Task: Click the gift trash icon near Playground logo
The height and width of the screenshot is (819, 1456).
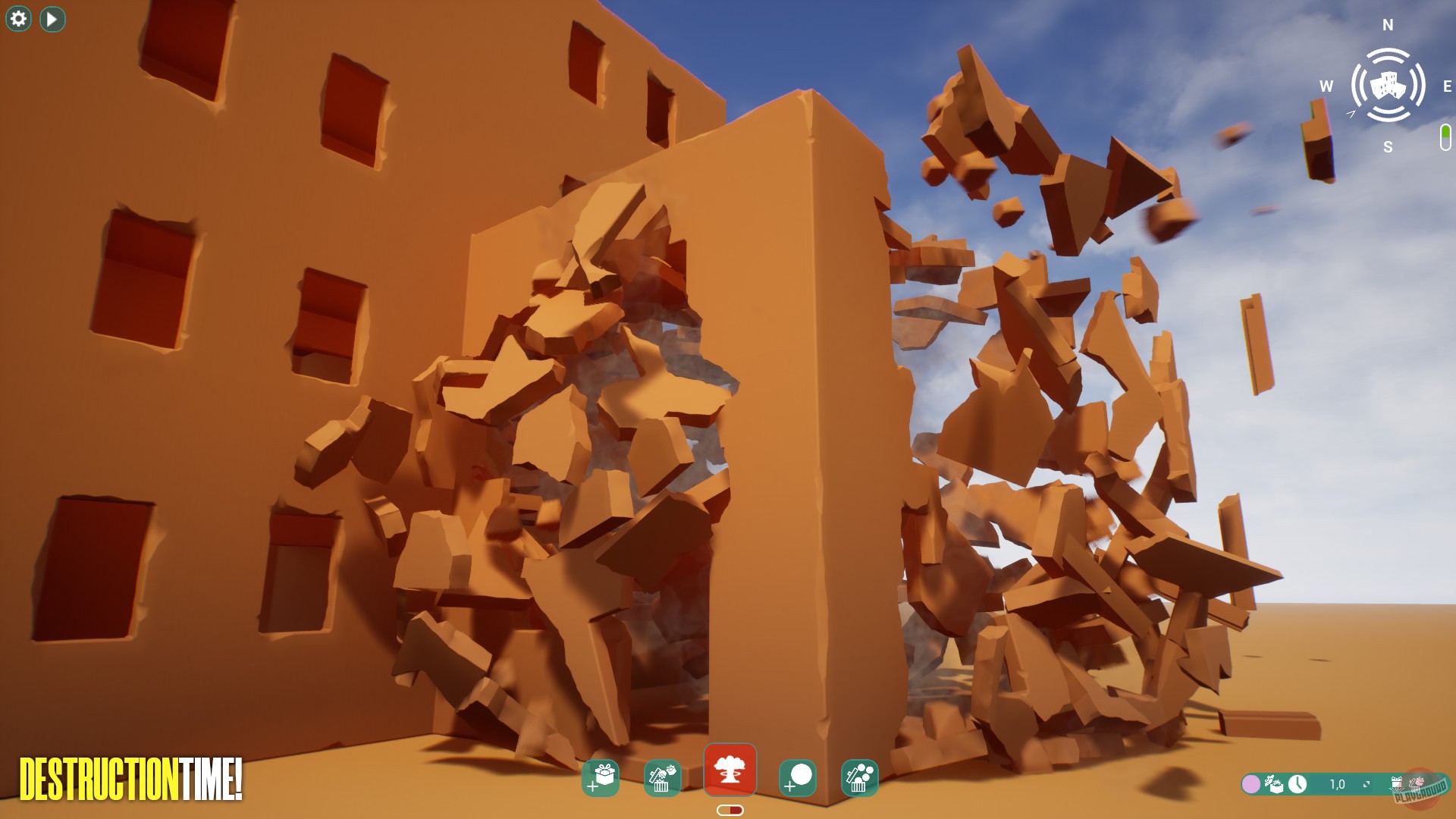Action: pos(1396,783)
